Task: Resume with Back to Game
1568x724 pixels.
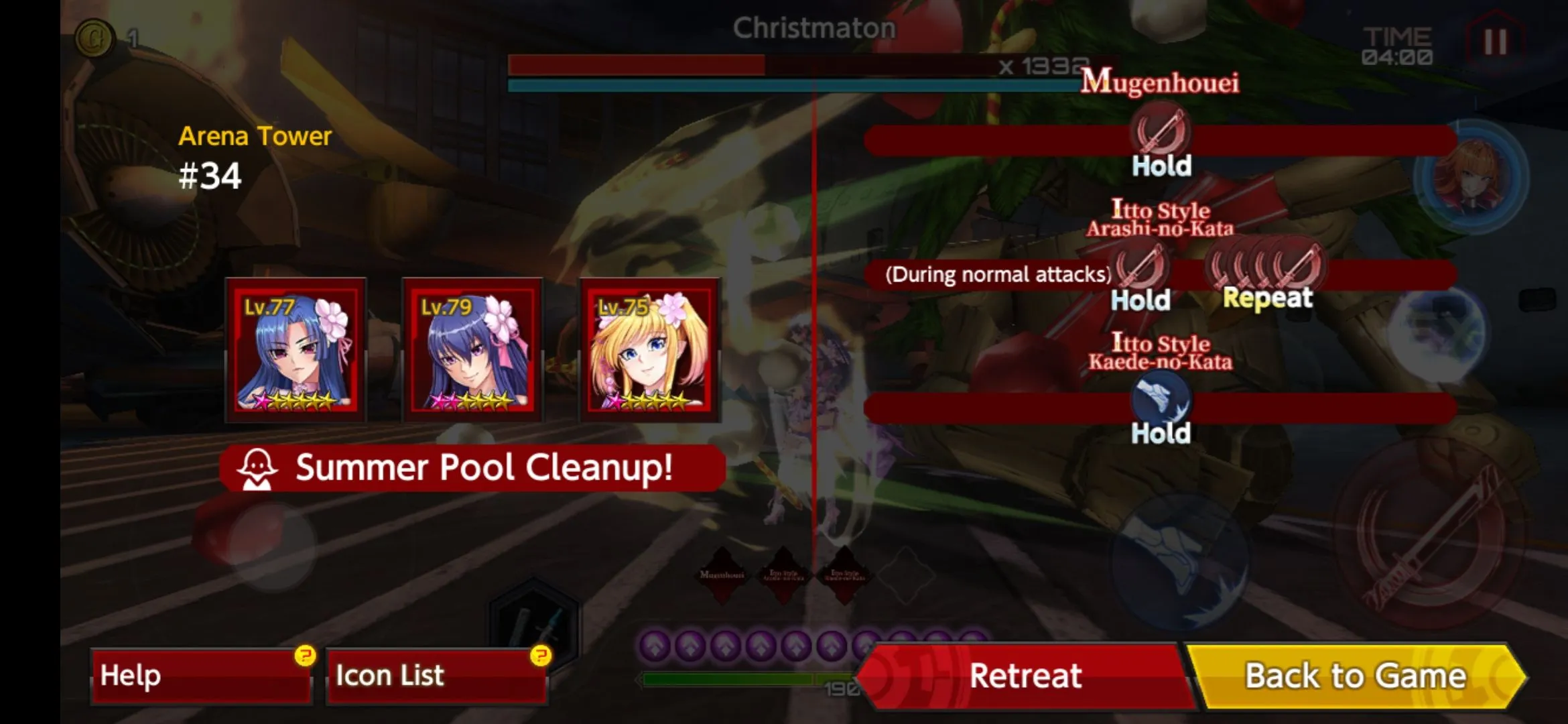Action: [x=1355, y=676]
